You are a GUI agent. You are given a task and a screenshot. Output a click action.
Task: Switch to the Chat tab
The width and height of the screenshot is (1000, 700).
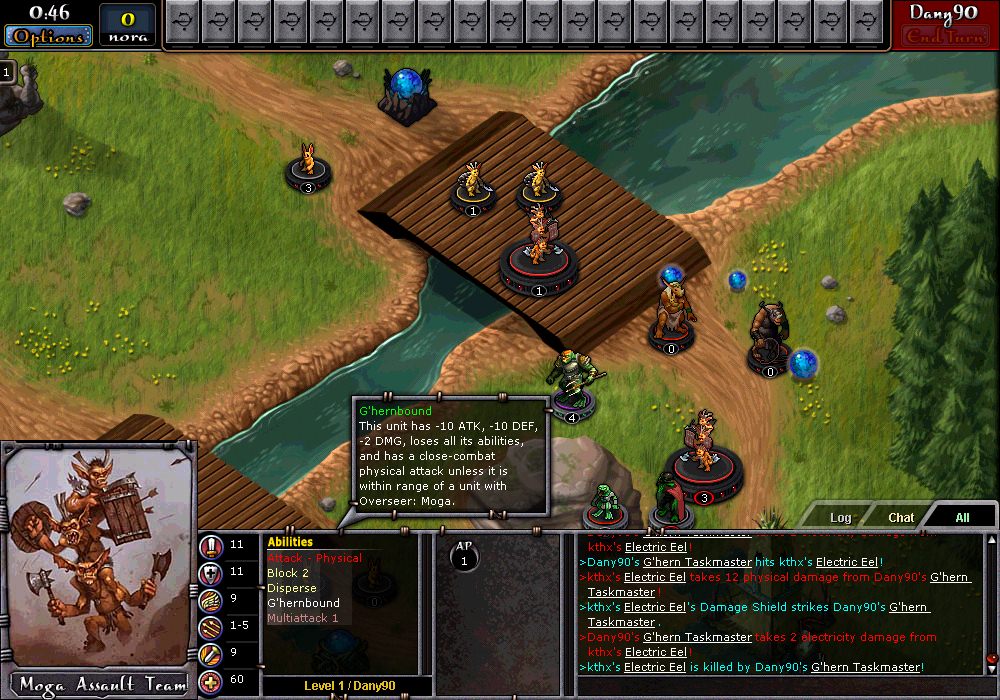pyautogui.click(x=901, y=517)
